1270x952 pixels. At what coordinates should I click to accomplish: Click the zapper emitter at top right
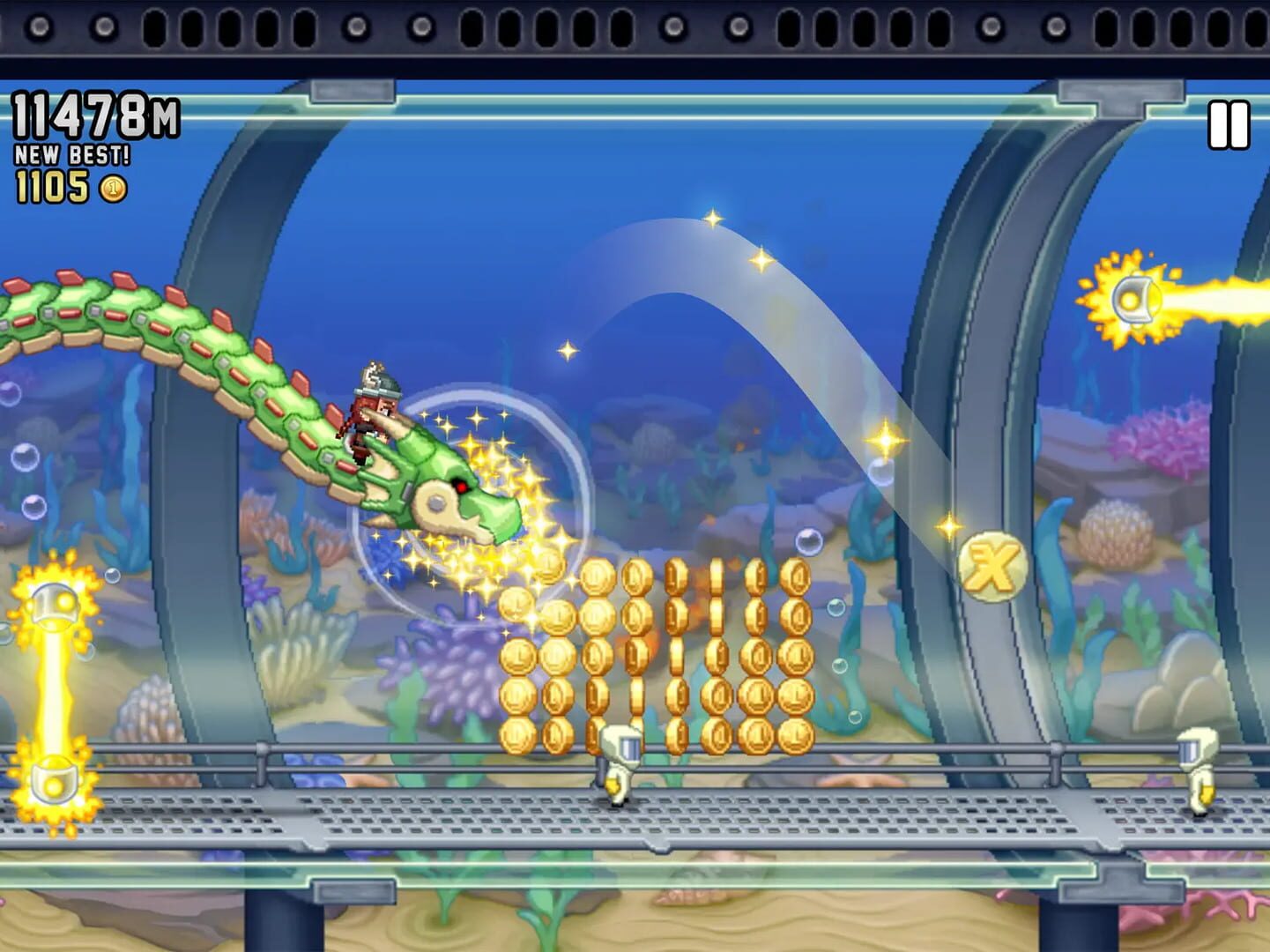click(x=1133, y=298)
